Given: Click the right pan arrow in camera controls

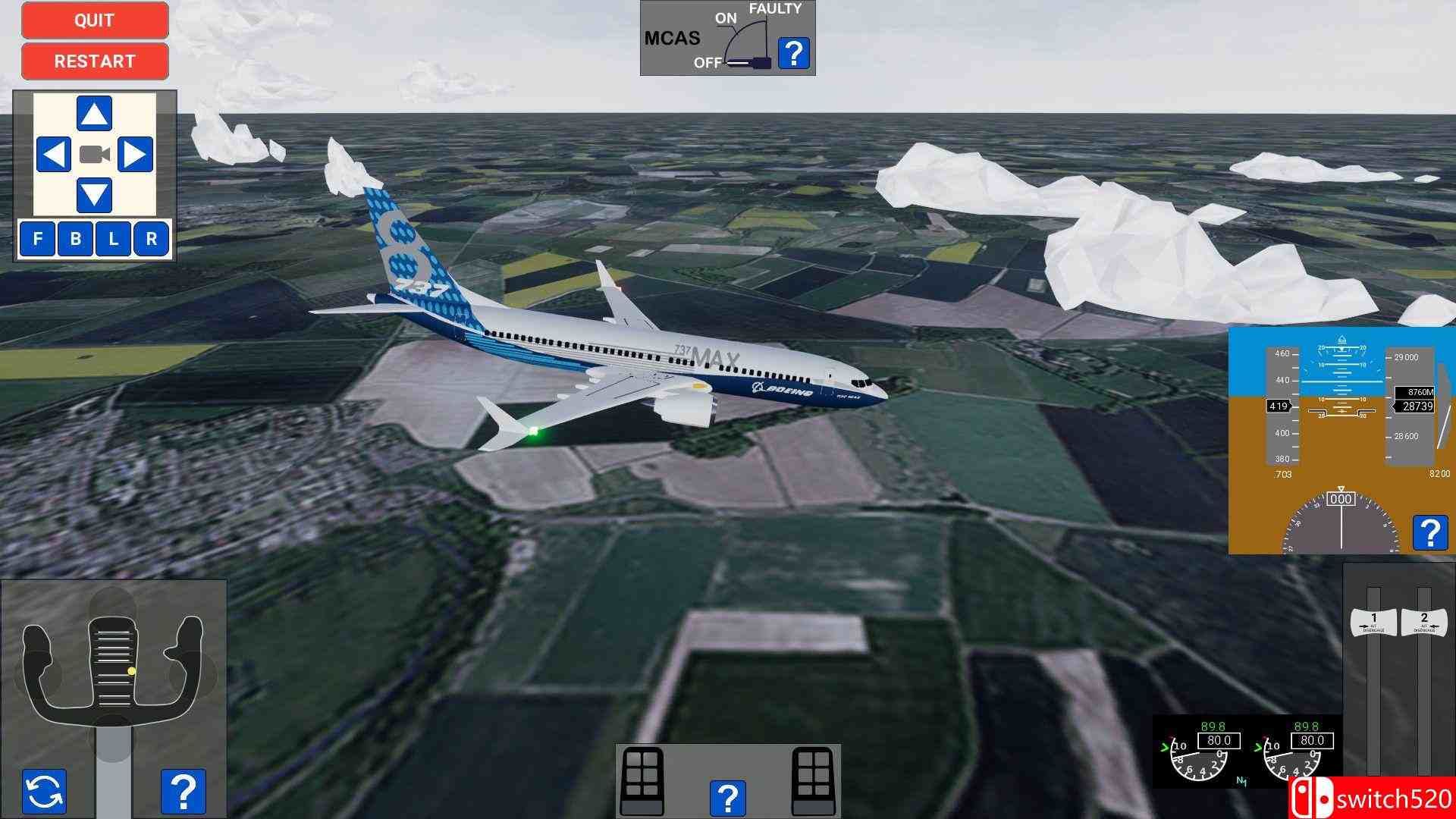Looking at the screenshot, I should point(138,155).
